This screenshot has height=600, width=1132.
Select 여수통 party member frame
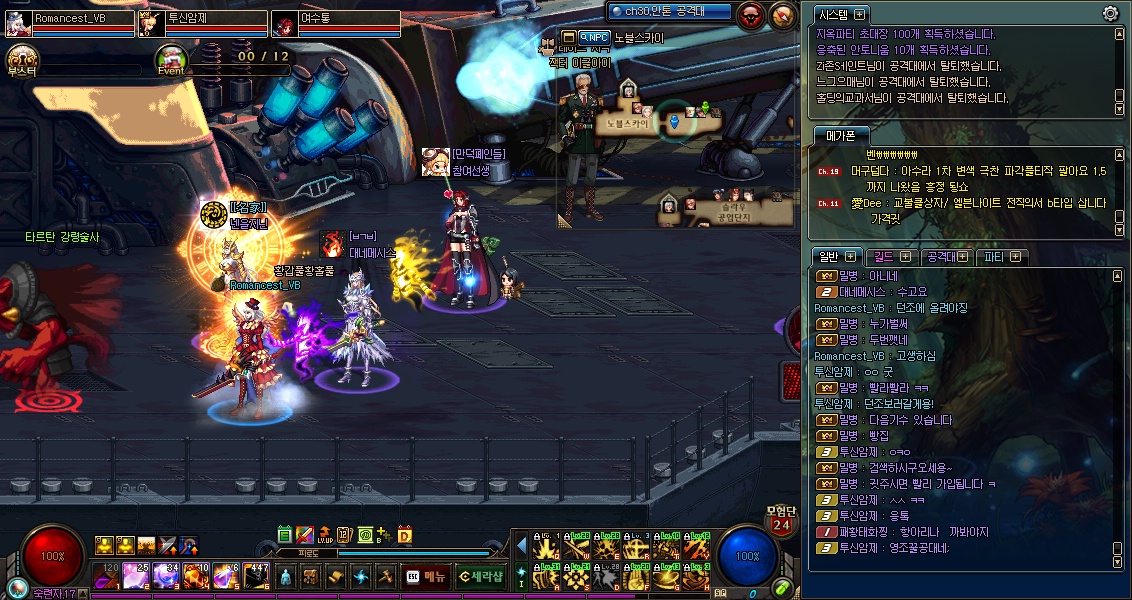(x=336, y=23)
